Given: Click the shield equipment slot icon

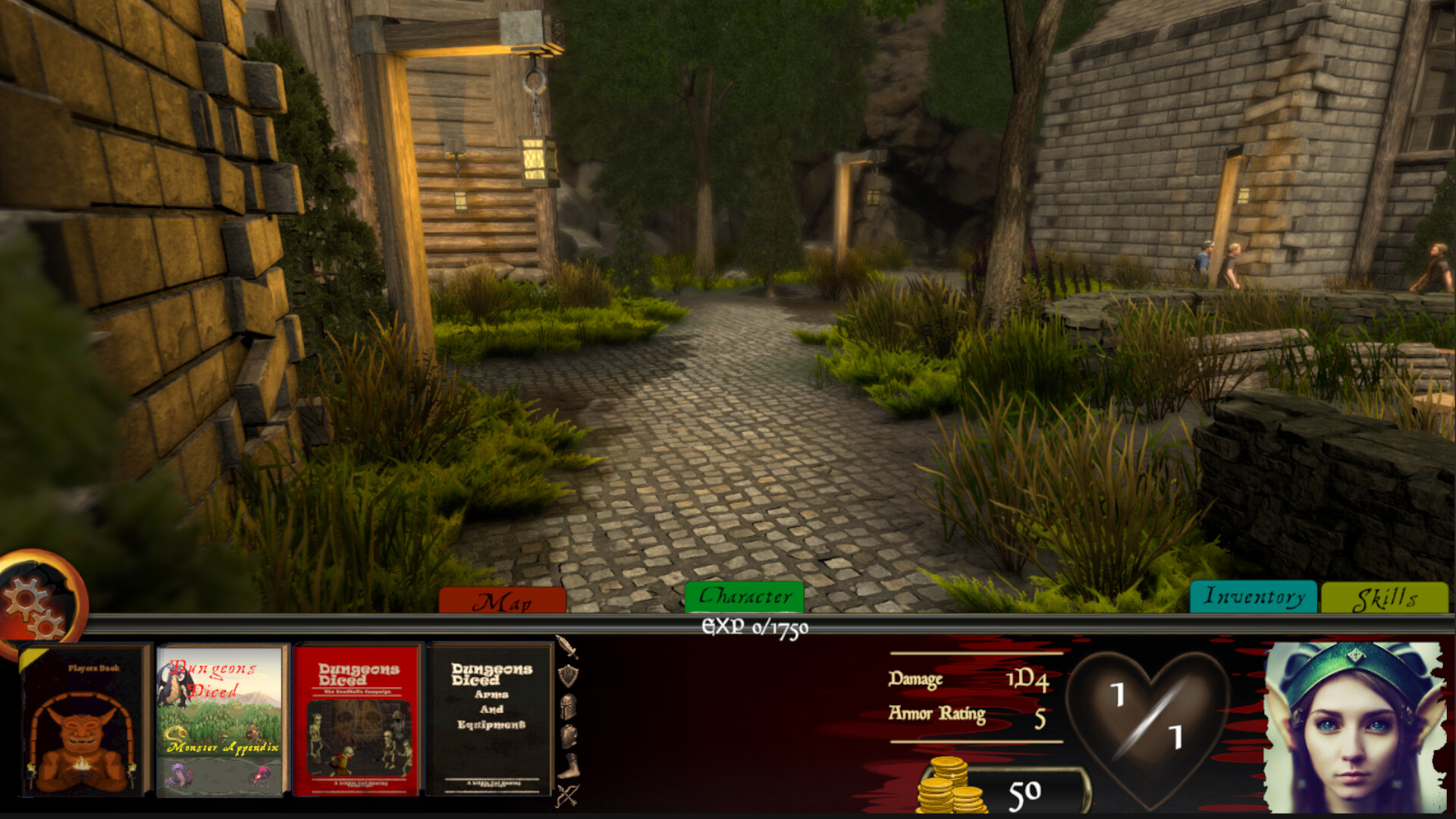Looking at the screenshot, I should click(x=569, y=675).
